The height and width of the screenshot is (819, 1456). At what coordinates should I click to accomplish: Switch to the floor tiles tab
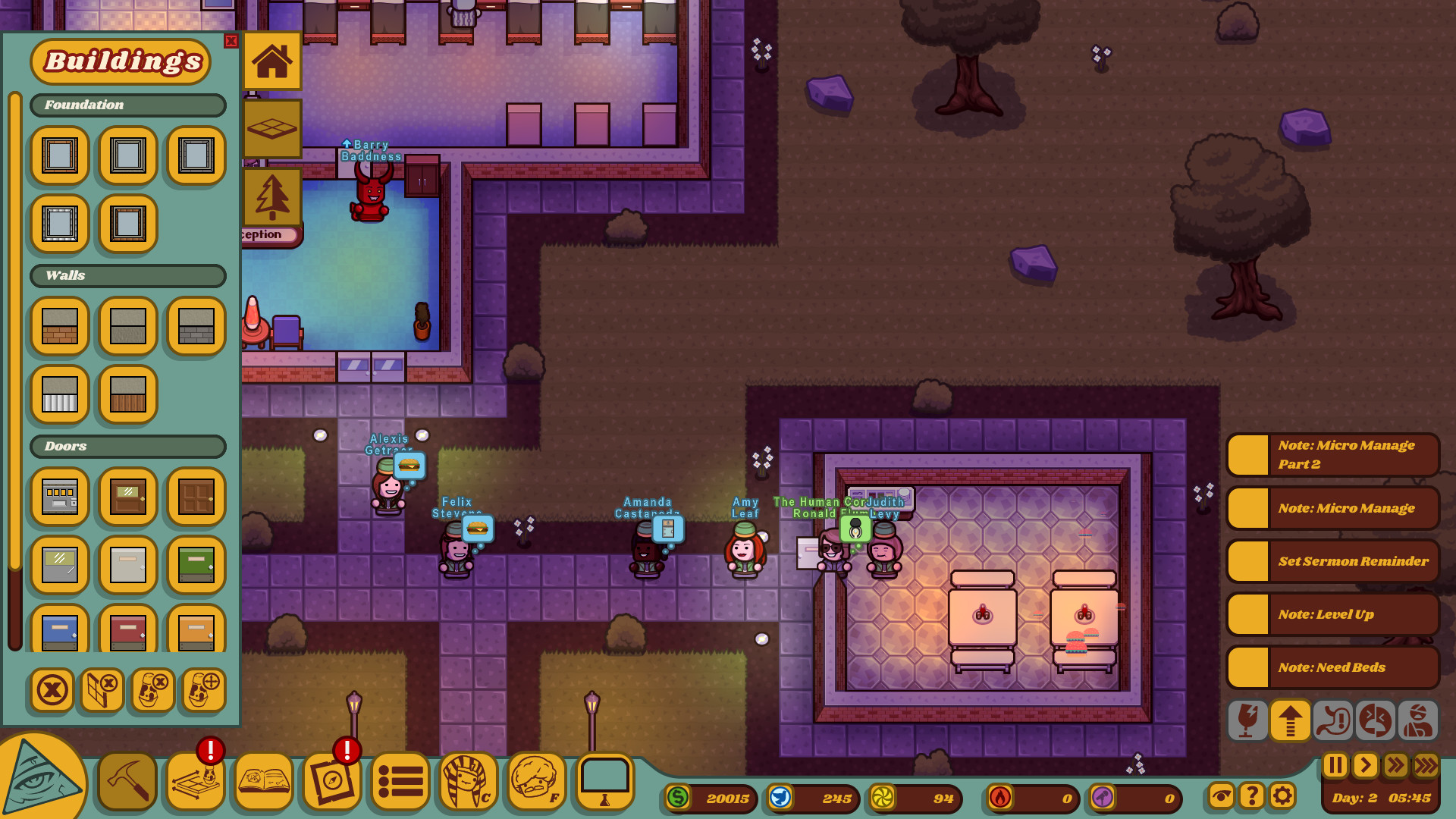[272, 127]
